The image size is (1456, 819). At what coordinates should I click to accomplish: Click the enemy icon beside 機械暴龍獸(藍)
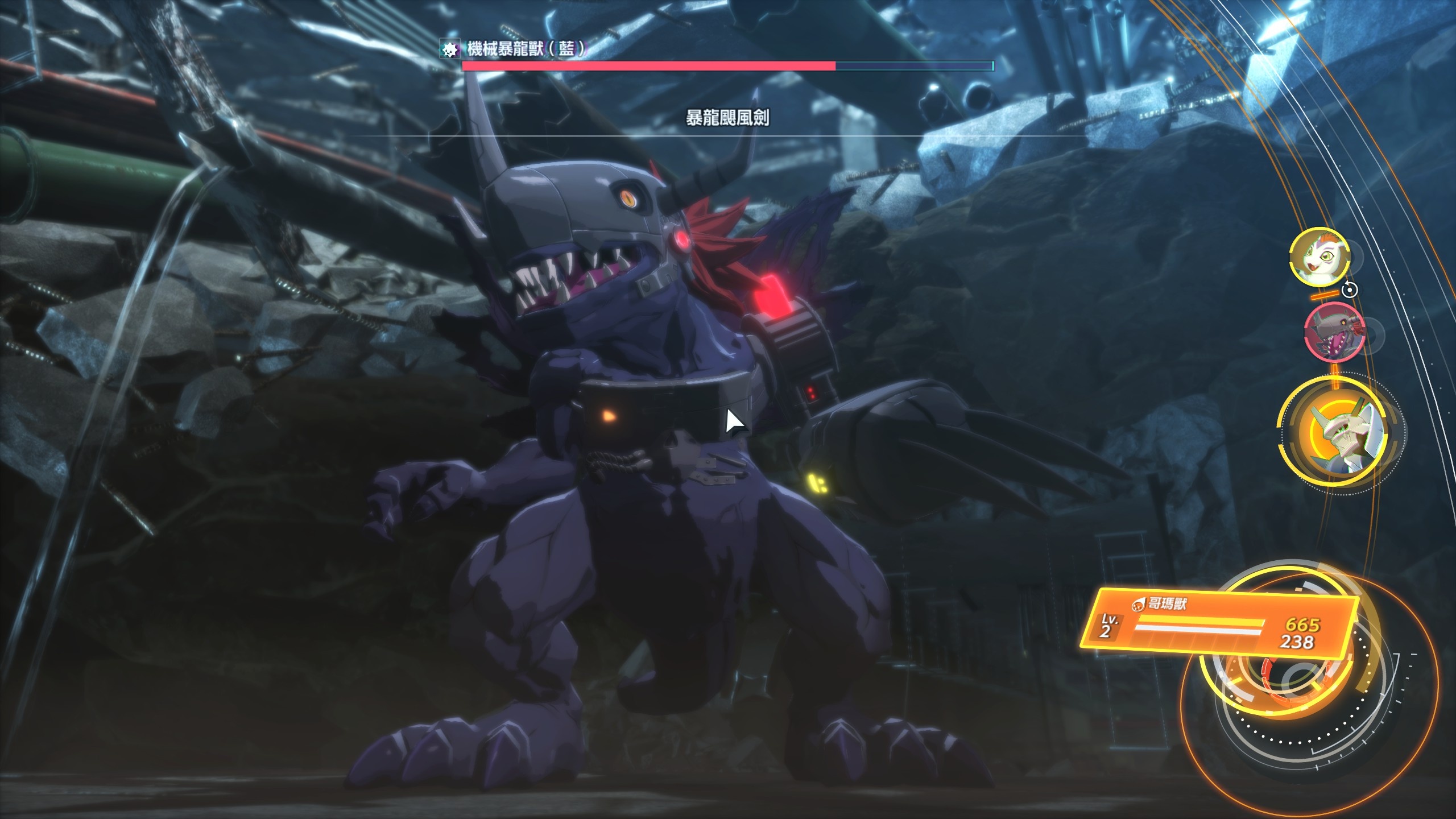pos(450,50)
